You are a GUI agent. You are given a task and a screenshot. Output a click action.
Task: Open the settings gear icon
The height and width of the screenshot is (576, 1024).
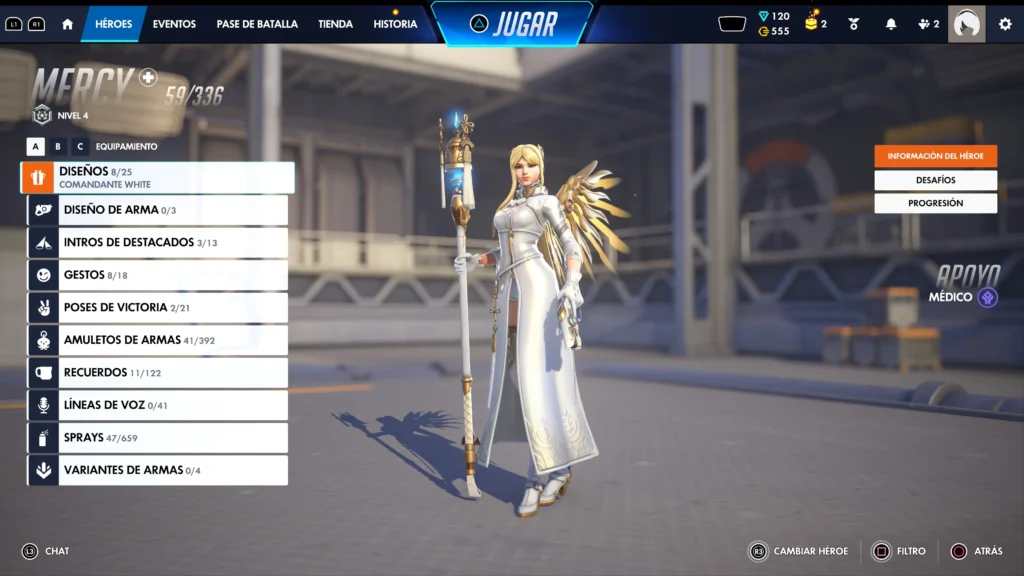[1005, 24]
